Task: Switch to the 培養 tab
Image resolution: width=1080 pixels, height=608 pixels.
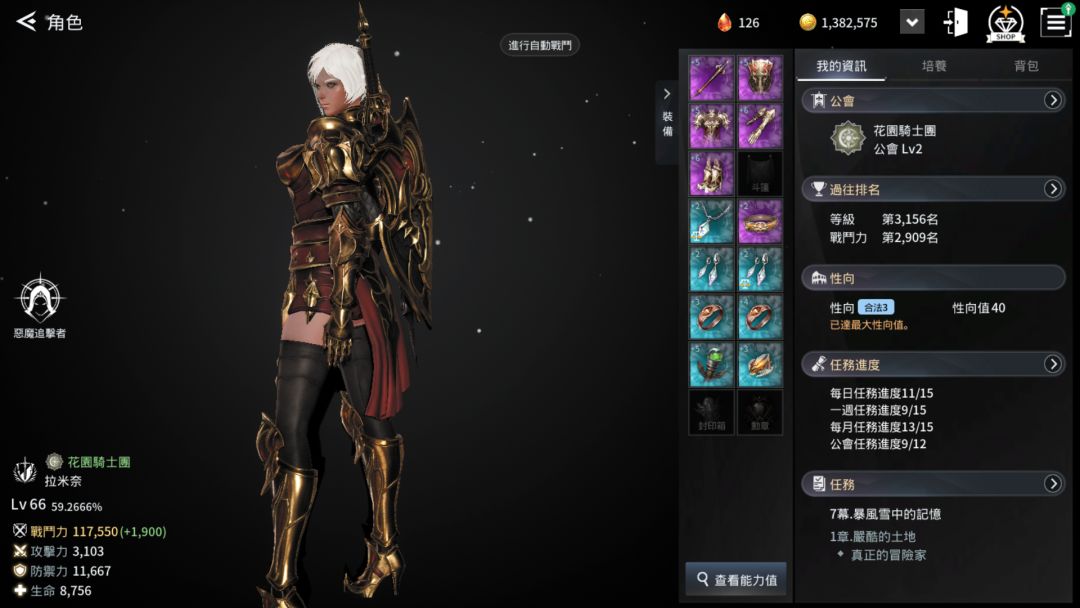Action: point(934,66)
